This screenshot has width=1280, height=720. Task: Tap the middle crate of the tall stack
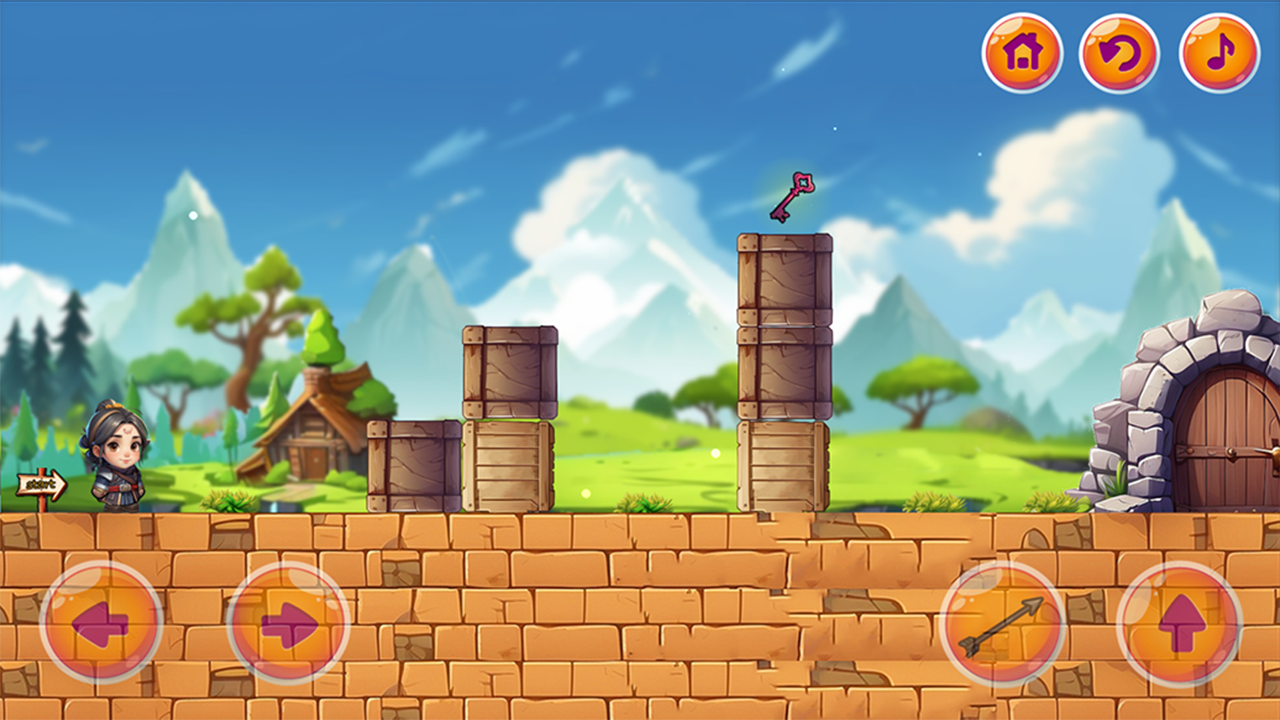pyautogui.click(x=783, y=372)
